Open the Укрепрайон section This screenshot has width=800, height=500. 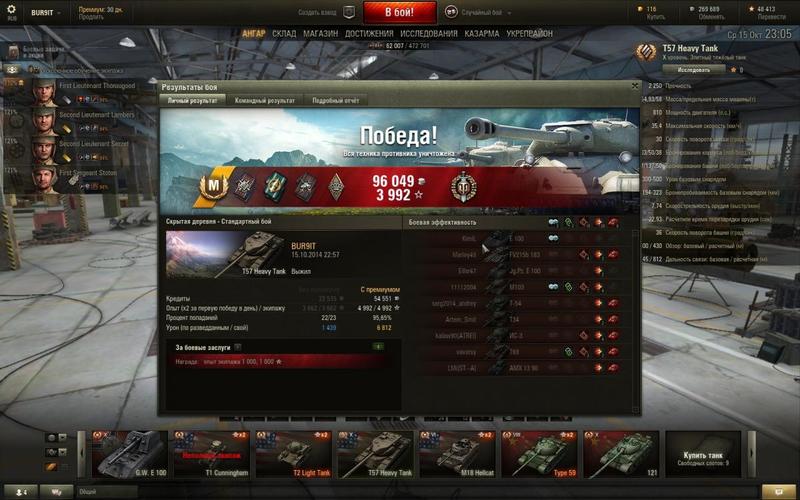tap(530, 33)
